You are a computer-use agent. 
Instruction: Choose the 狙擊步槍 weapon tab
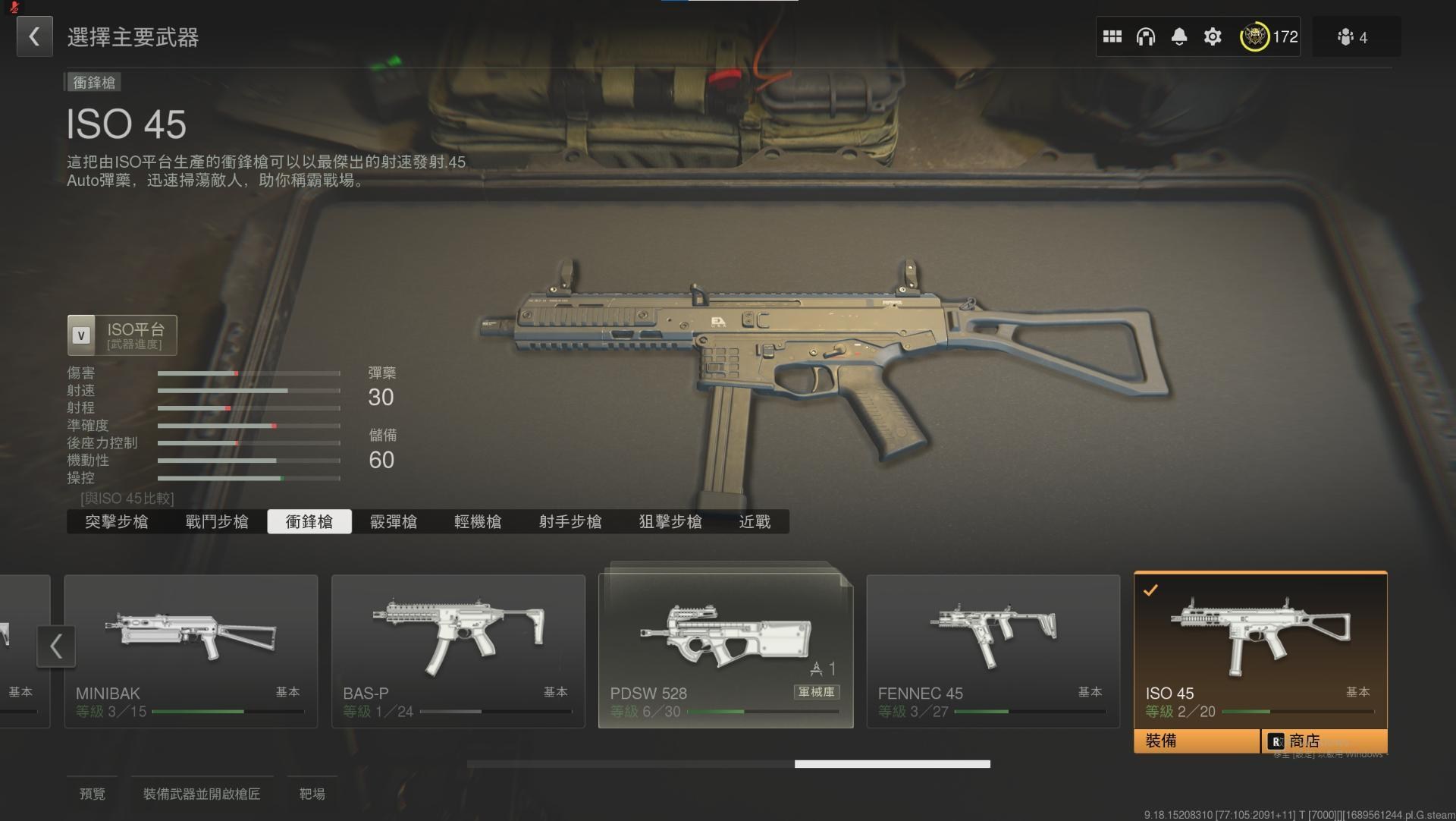point(670,521)
